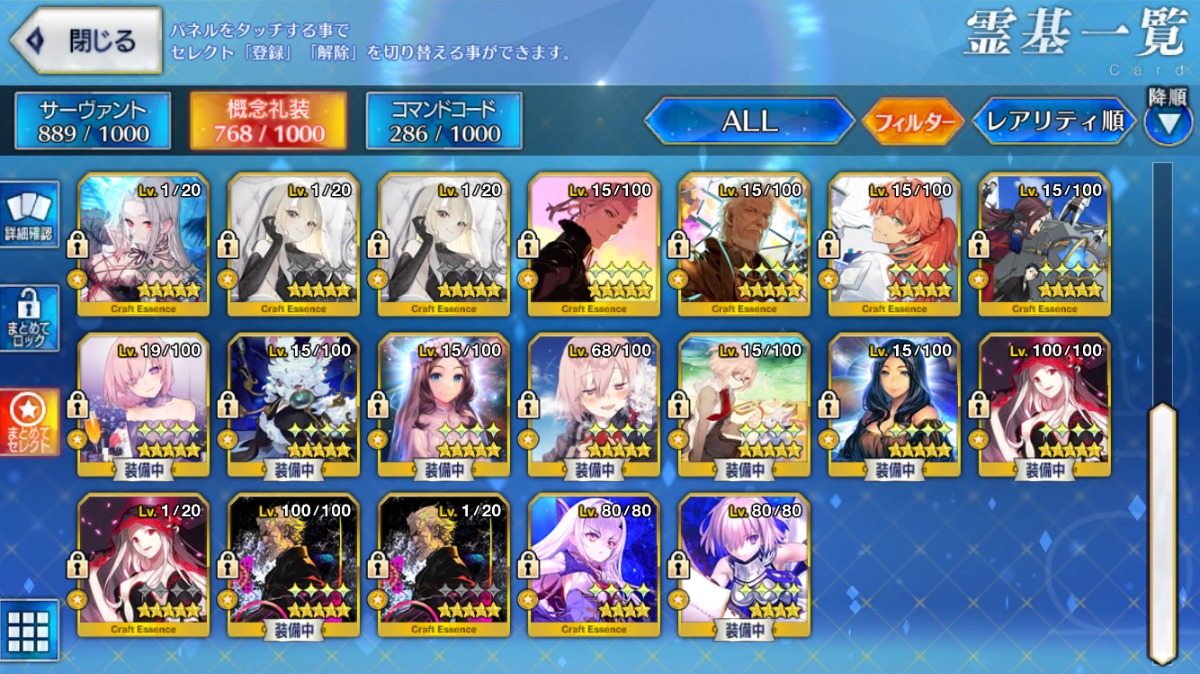Change grid layout with bottom-left grid icon
The width and height of the screenshot is (1200, 674).
click(29, 630)
